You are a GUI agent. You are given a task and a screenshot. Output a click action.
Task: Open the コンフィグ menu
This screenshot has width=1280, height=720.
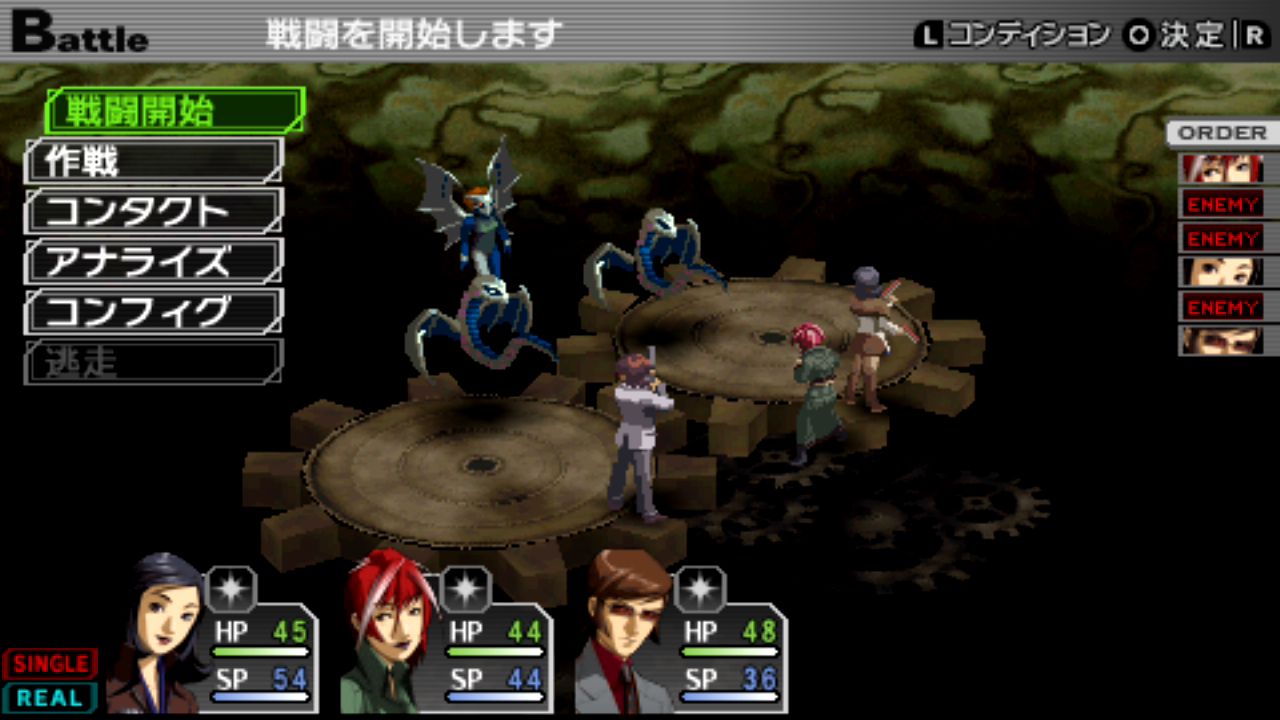pos(154,312)
